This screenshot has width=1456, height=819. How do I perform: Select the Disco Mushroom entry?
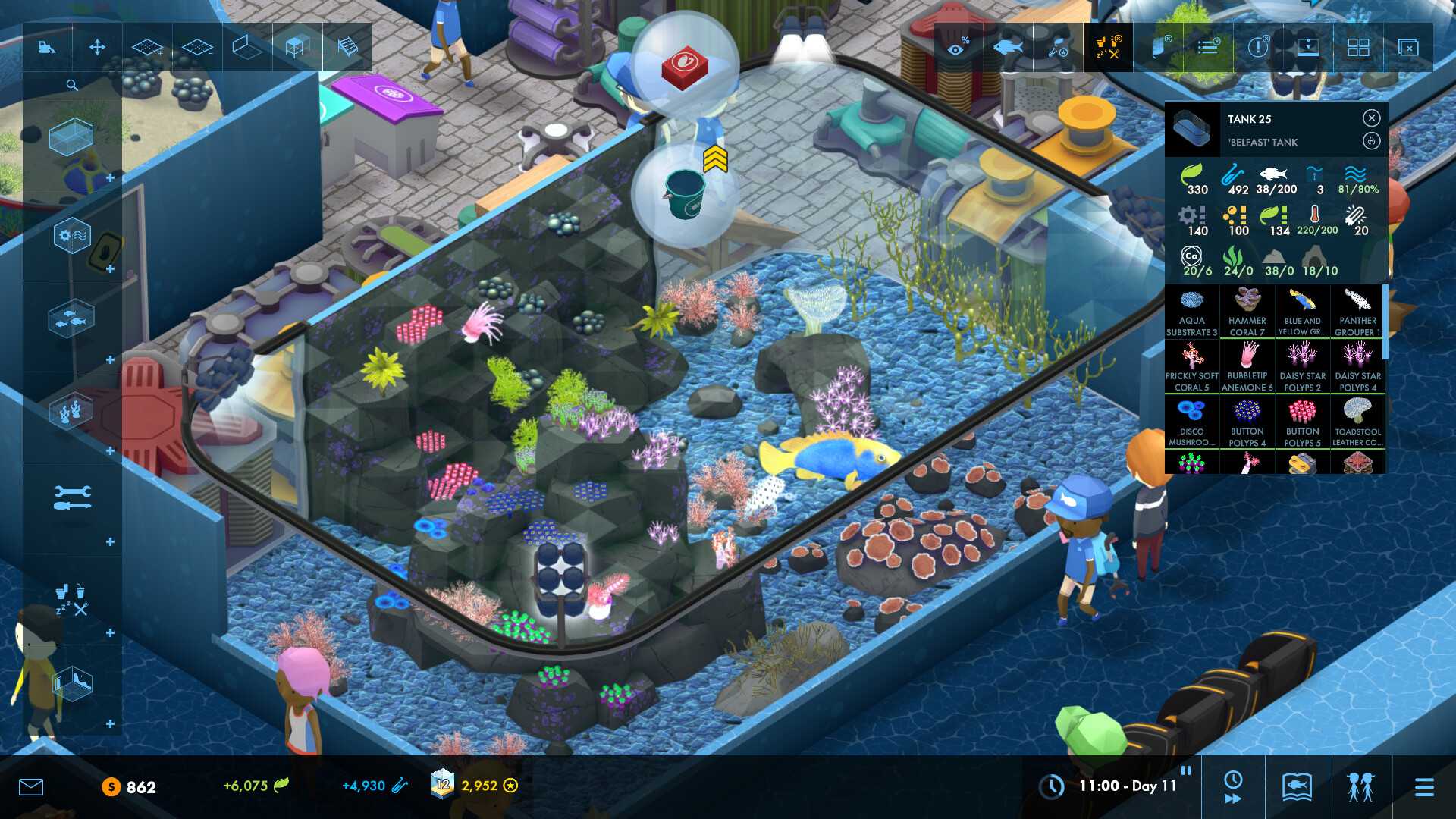pos(1191,422)
